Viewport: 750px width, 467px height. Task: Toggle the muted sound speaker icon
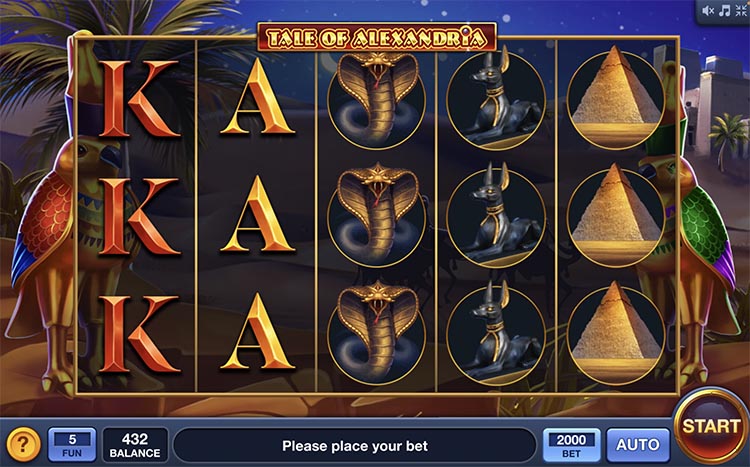click(x=708, y=11)
